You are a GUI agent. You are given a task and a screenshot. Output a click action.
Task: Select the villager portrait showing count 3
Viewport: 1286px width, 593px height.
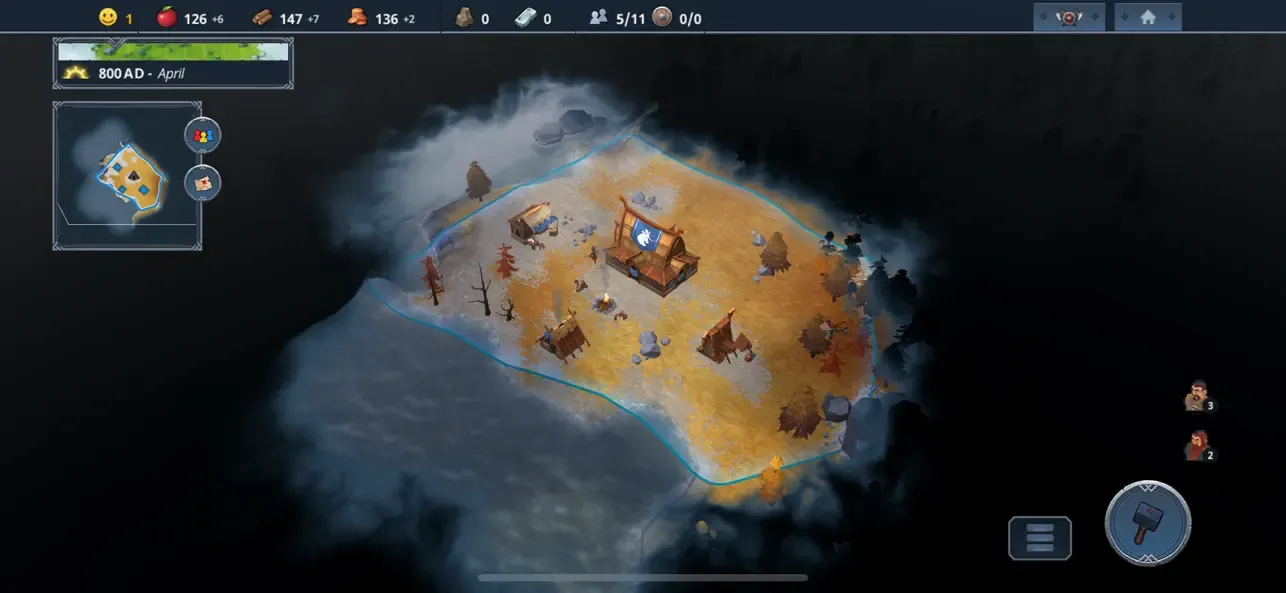tap(1196, 396)
